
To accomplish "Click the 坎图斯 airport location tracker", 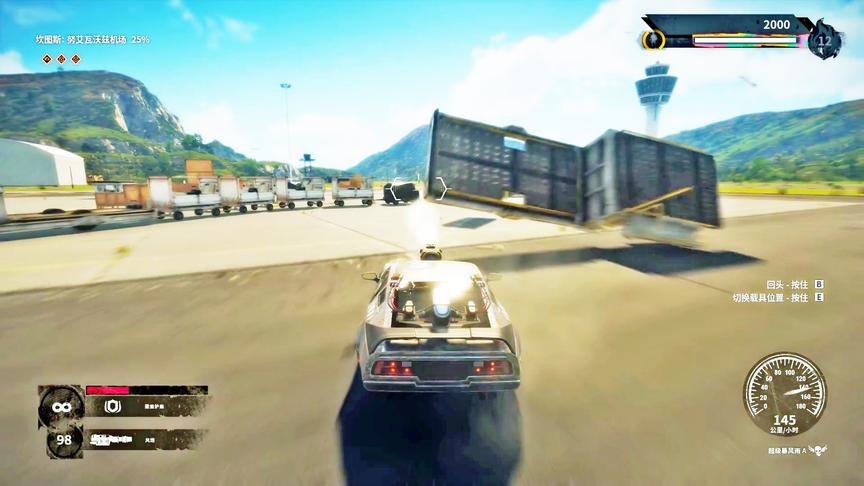I will coord(92,39).
